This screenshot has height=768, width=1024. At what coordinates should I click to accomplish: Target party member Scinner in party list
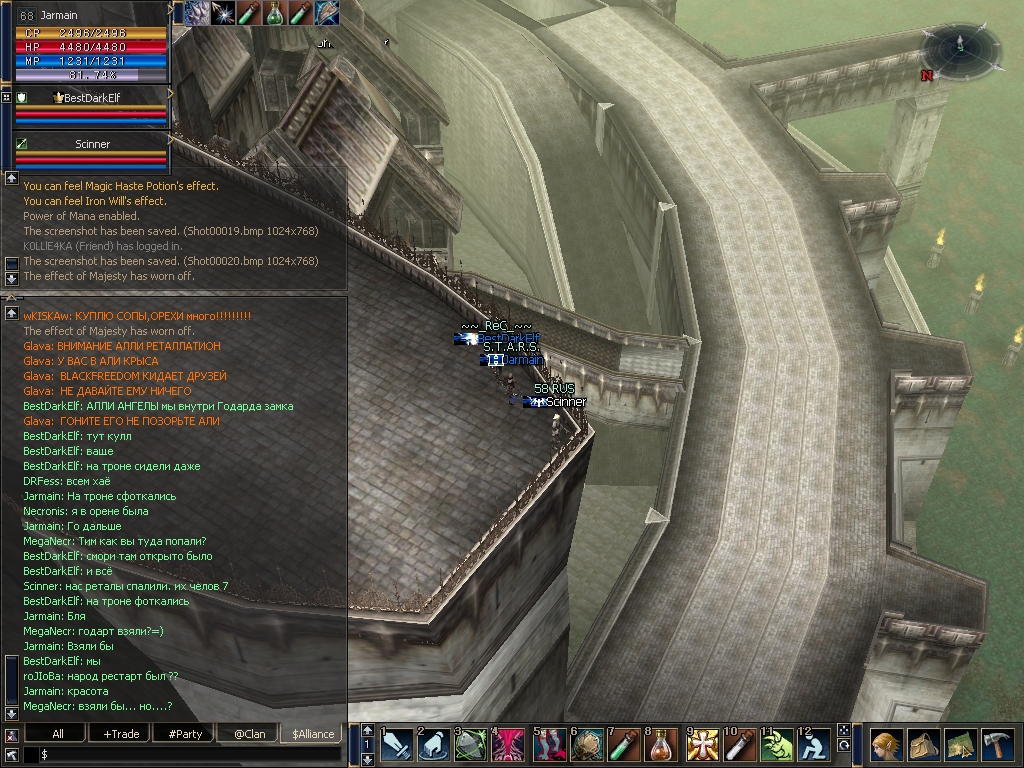pos(92,144)
